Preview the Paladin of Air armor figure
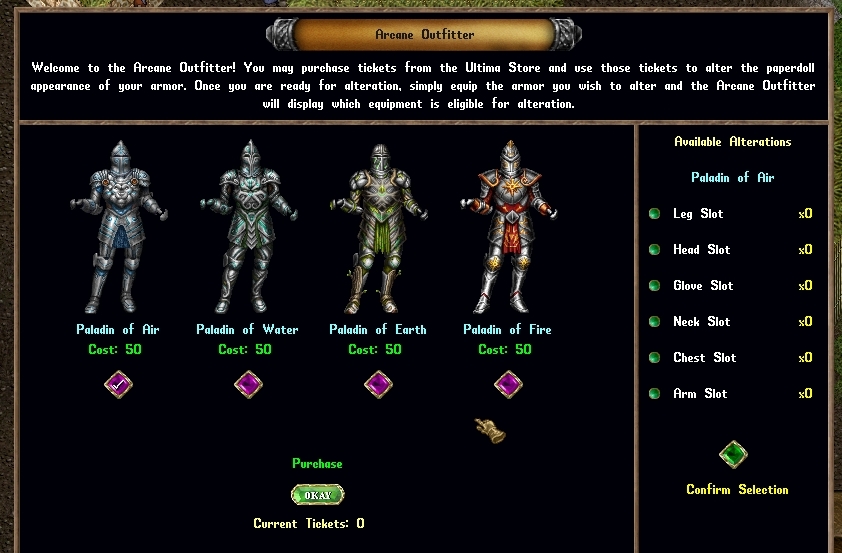 coord(118,228)
